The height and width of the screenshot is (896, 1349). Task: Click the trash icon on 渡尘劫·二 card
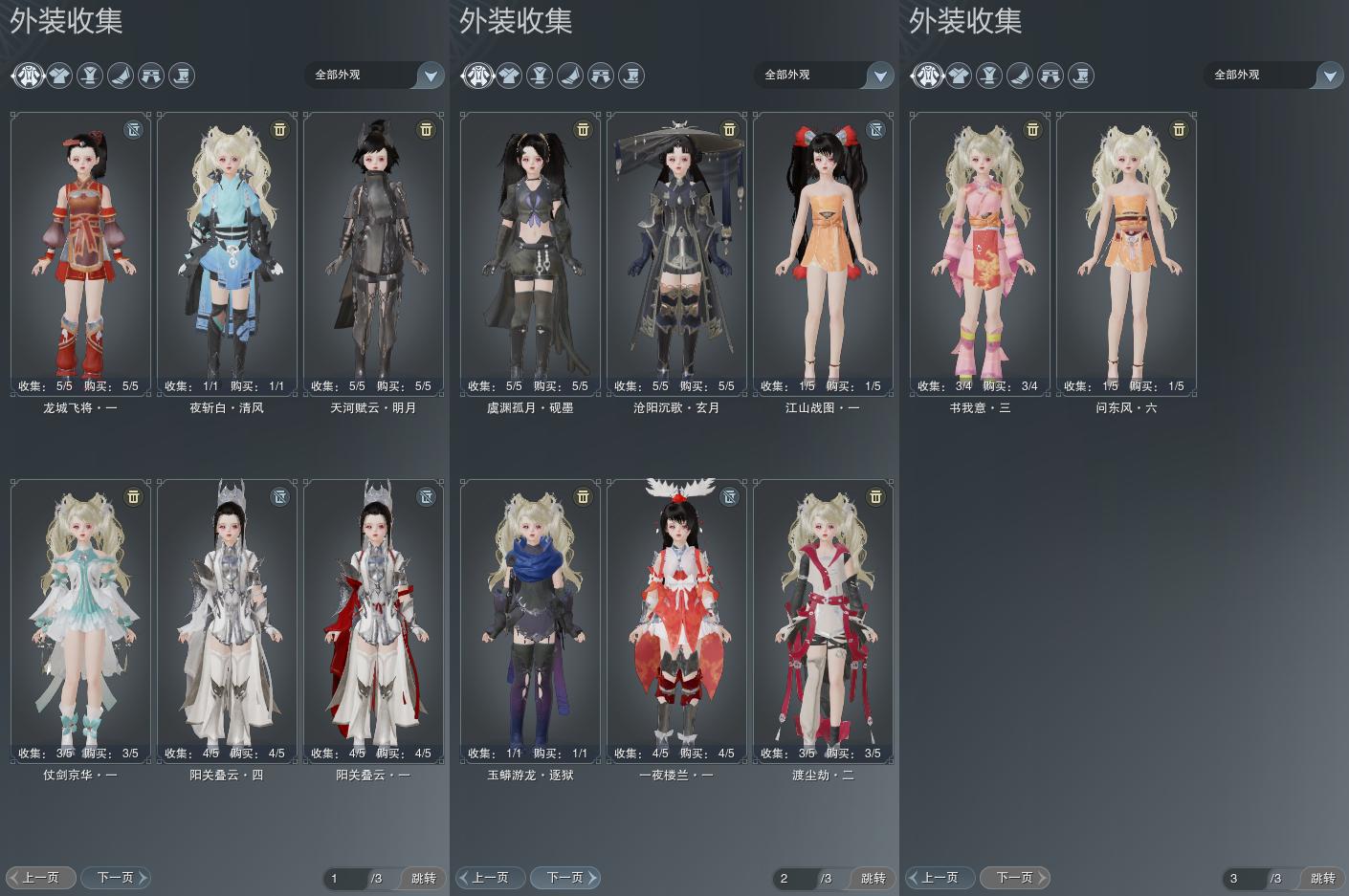pos(874,496)
